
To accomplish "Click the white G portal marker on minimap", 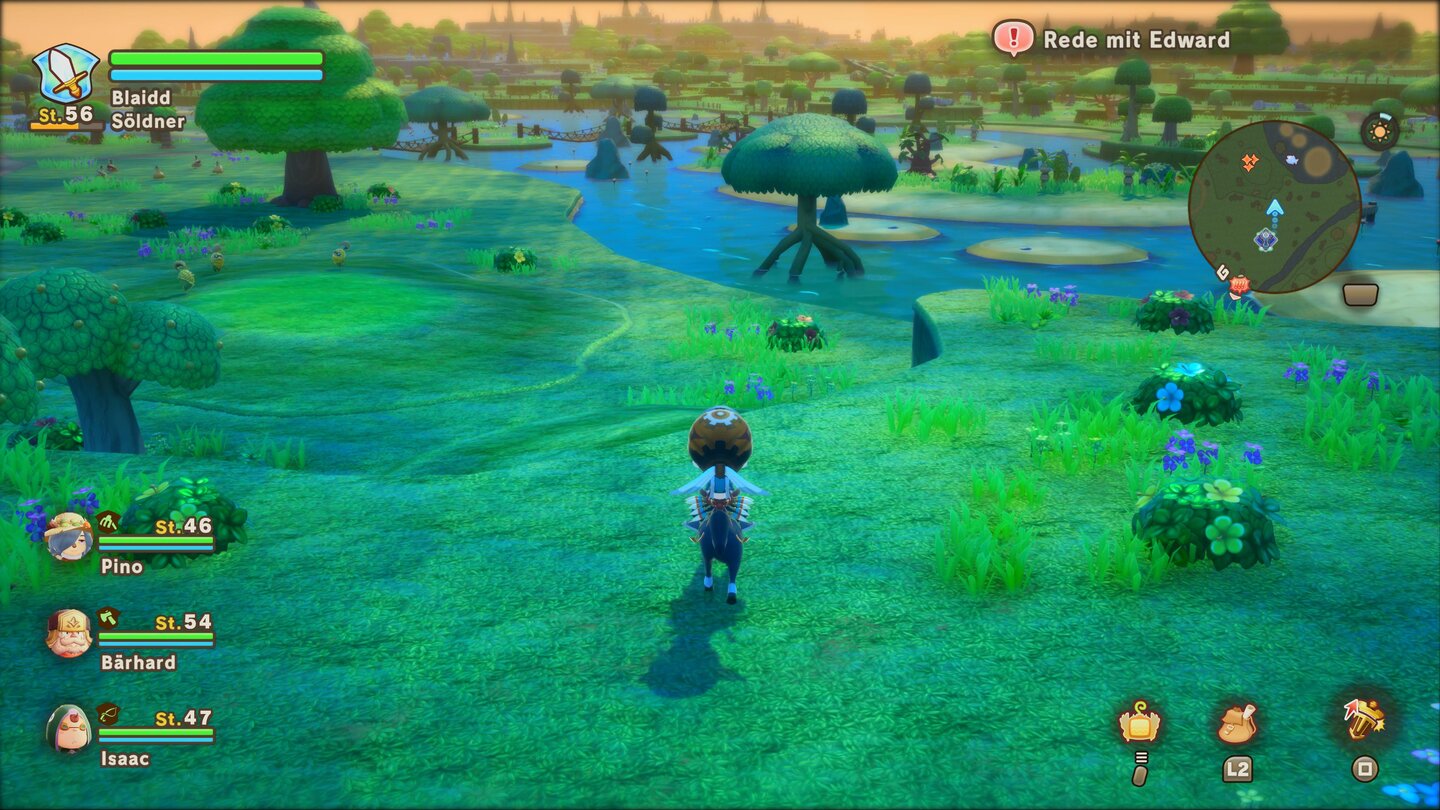I will tap(1223, 272).
